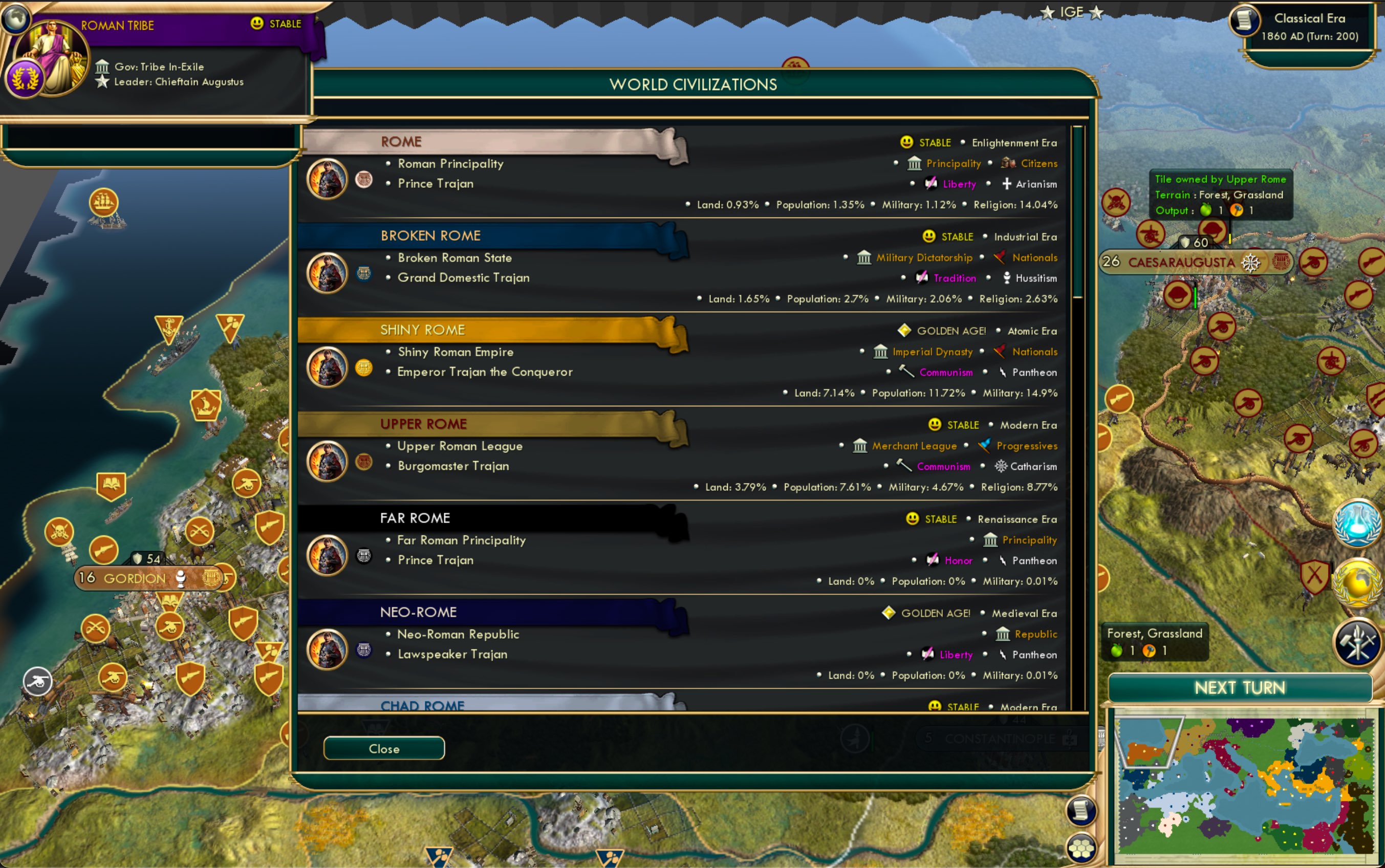Select Gordion's city banner

tap(133, 578)
